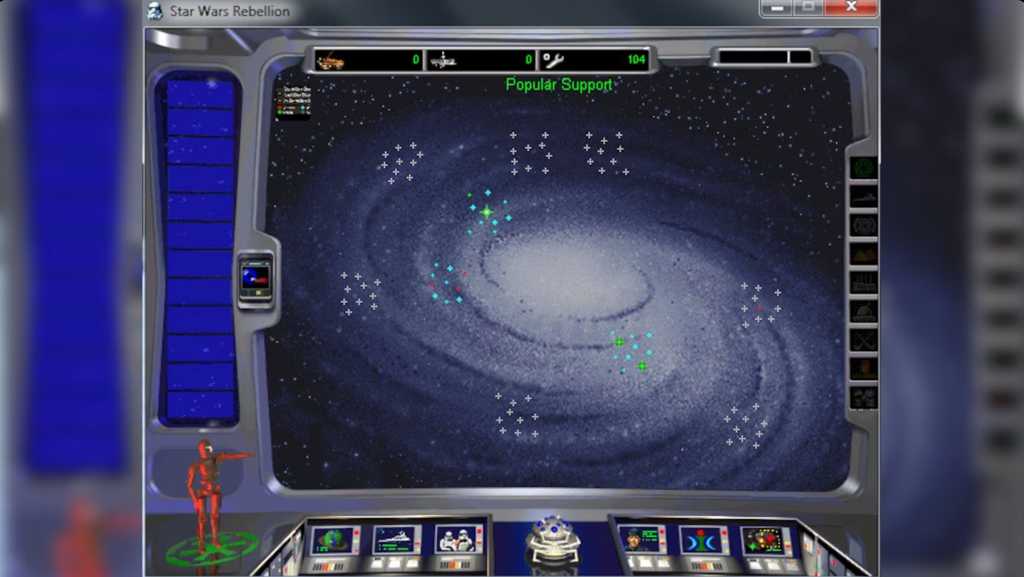Close the Star Wars Rebellion window
The width and height of the screenshot is (1024, 577).
tap(851, 9)
